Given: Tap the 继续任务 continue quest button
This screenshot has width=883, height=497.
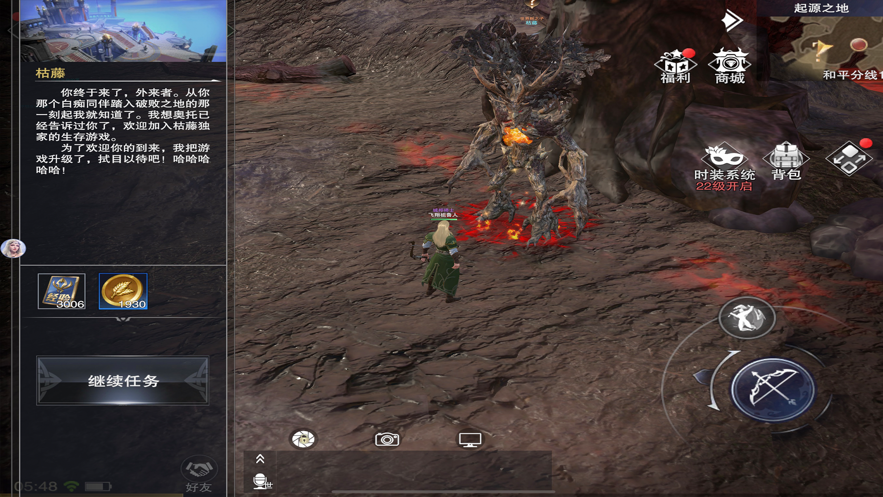Looking at the screenshot, I should [123, 381].
